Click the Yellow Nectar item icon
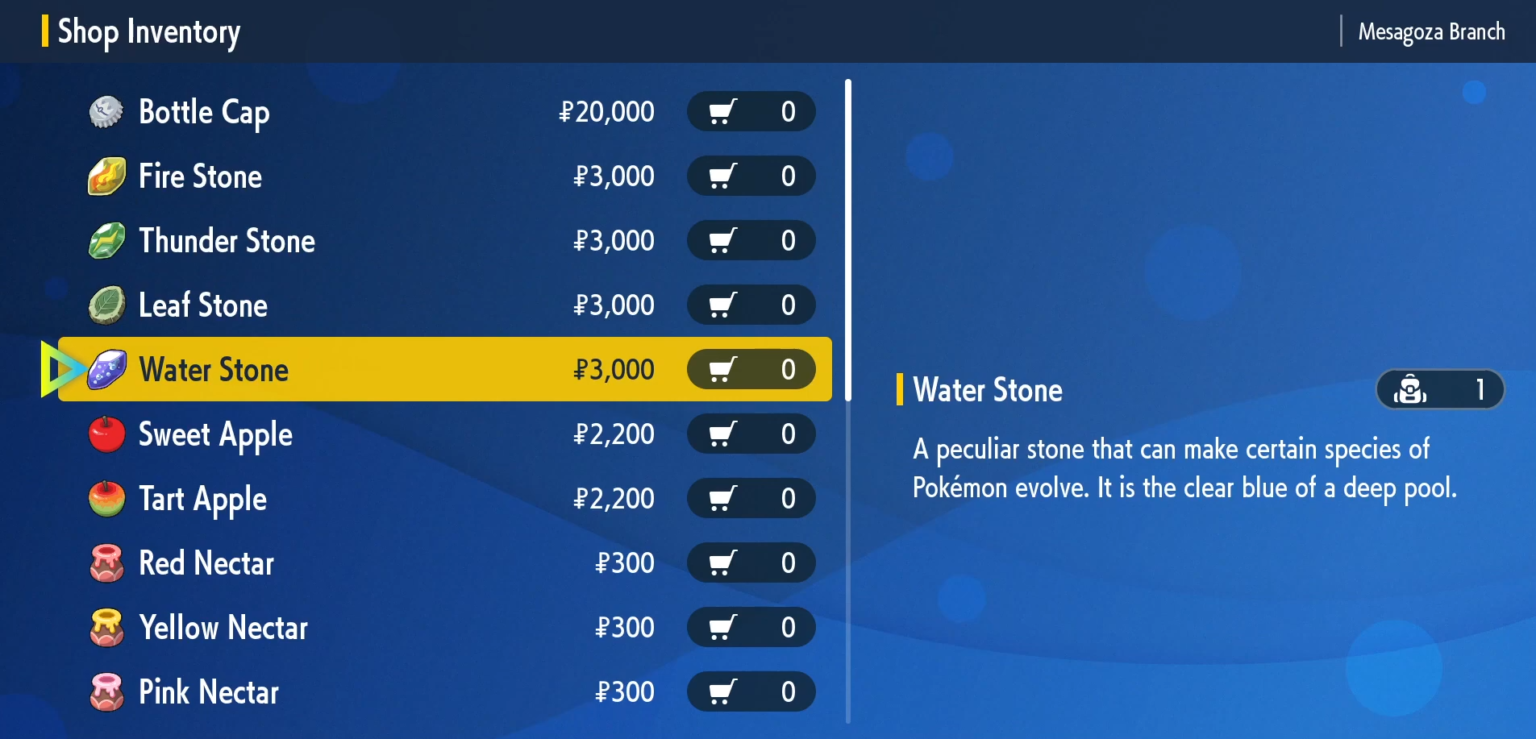The image size is (1536, 739). click(x=106, y=627)
